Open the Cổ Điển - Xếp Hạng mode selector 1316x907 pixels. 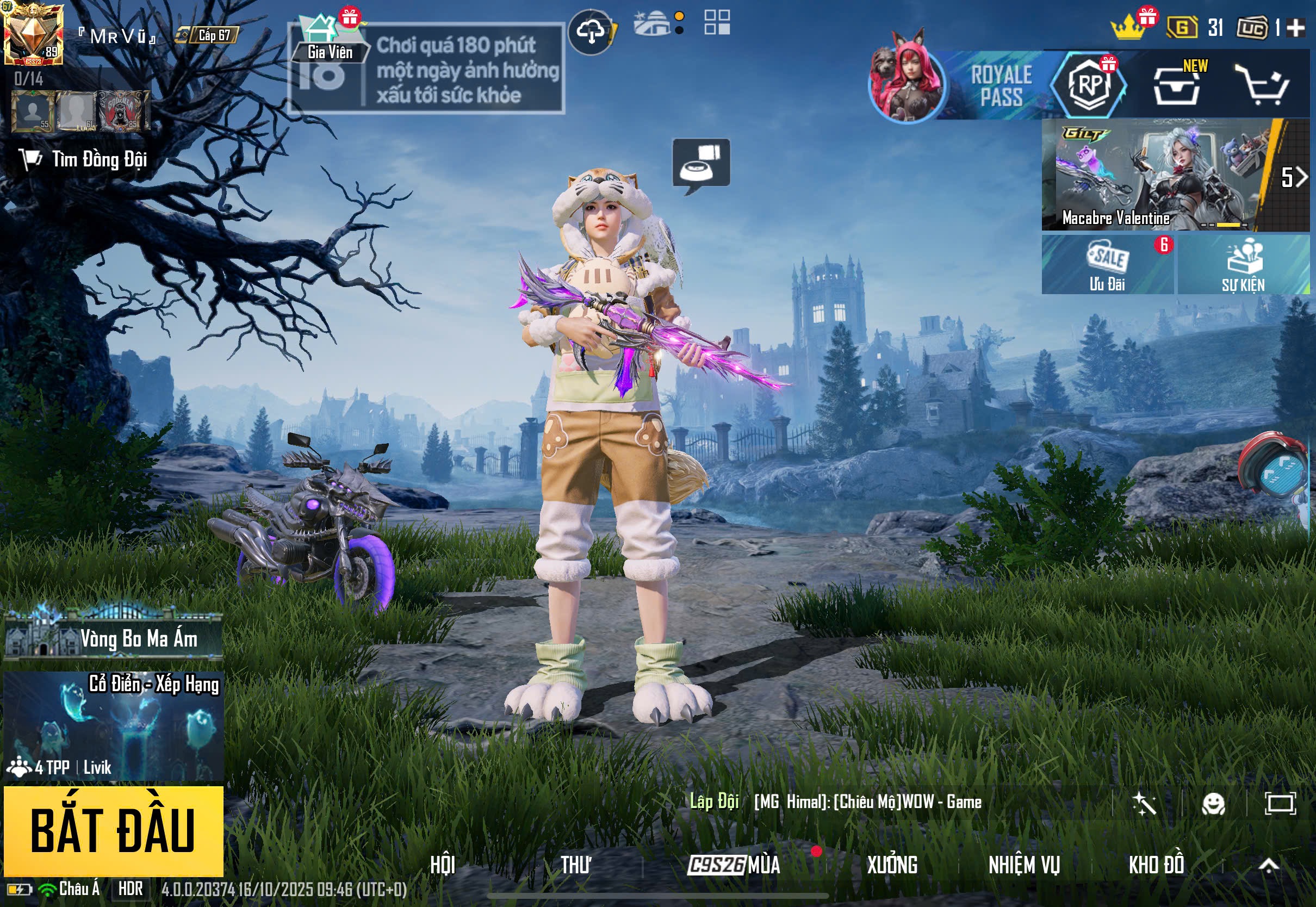pyautogui.click(x=113, y=725)
